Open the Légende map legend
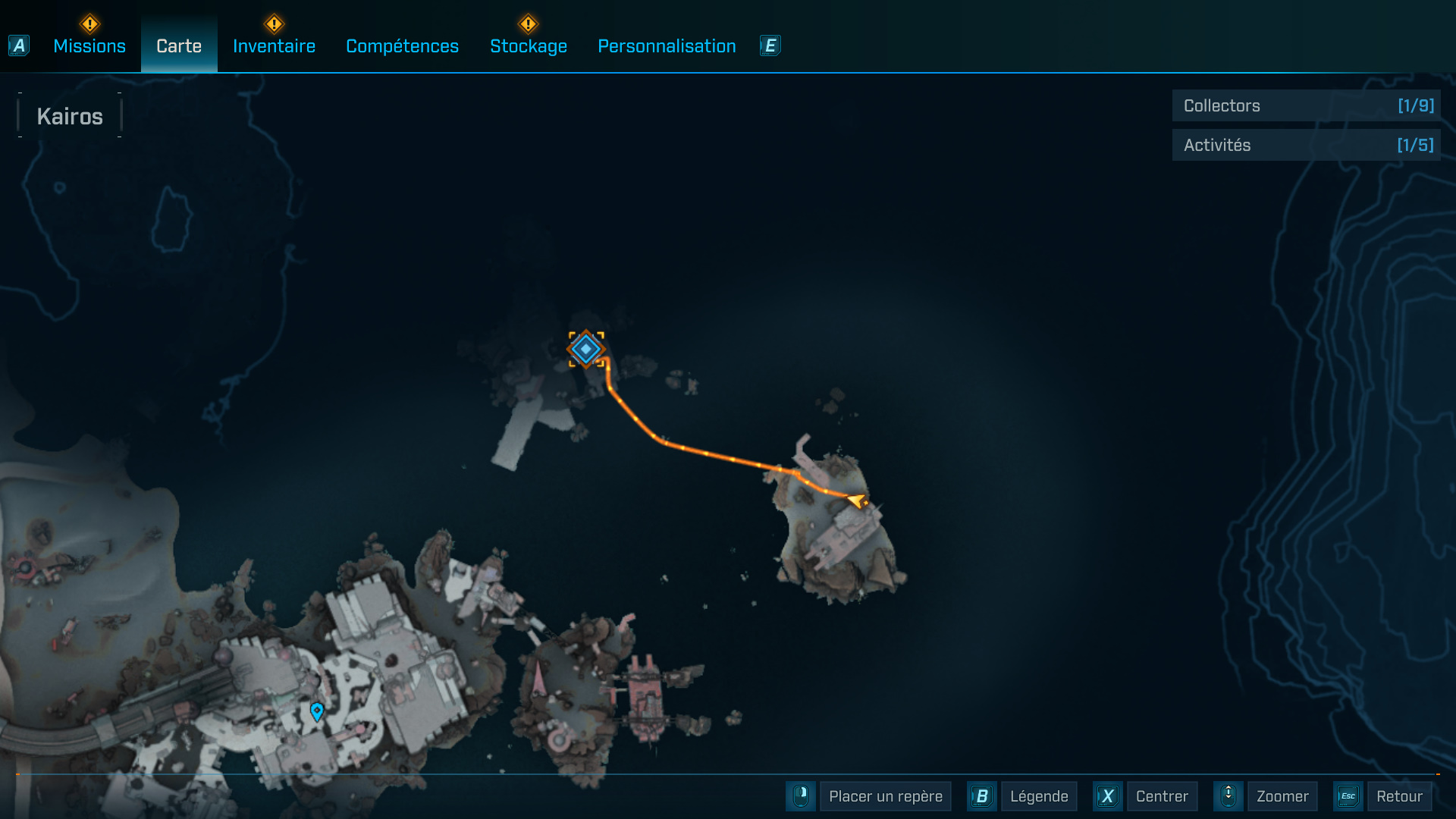 (1038, 796)
